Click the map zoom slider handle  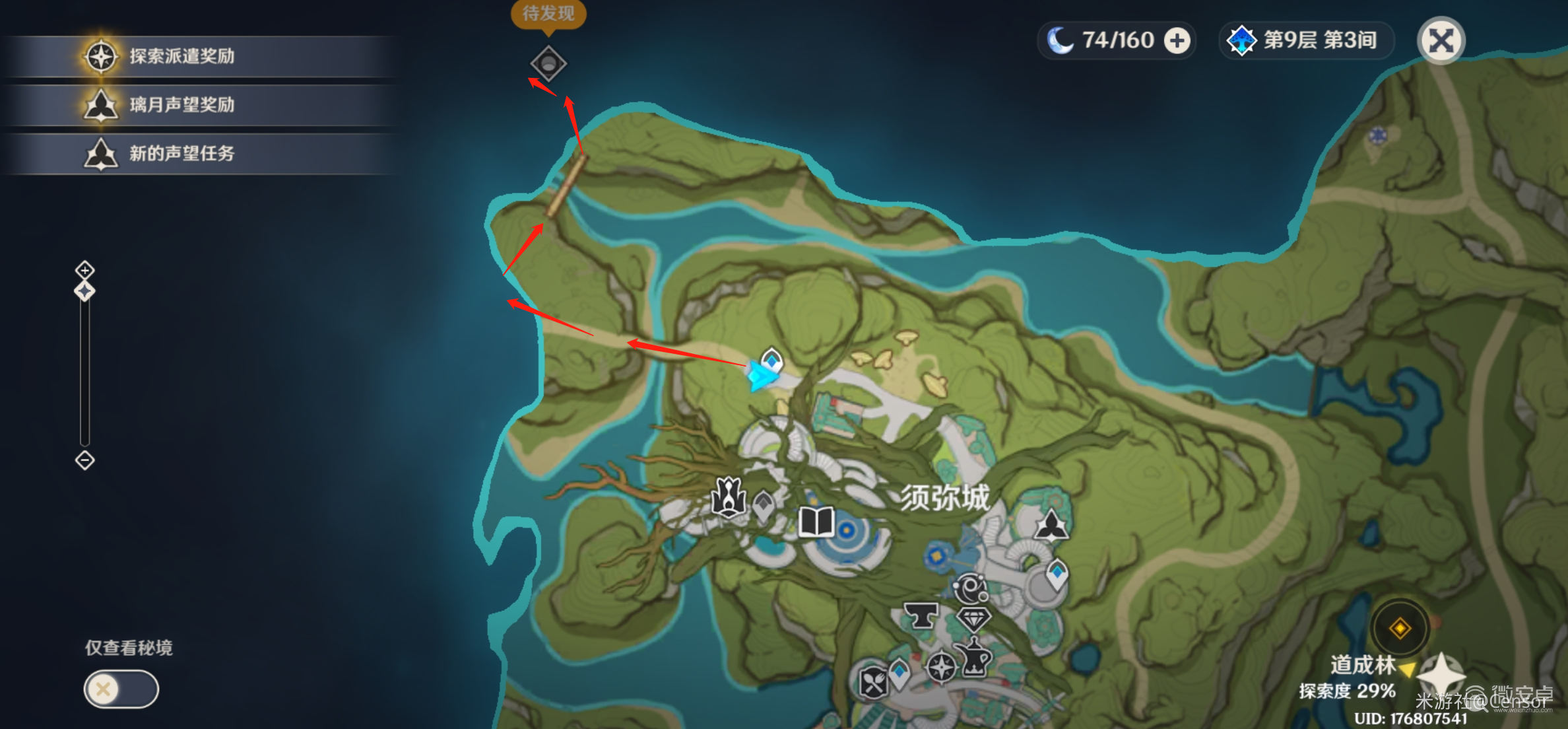pyautogui.click(x=84, y=291)
